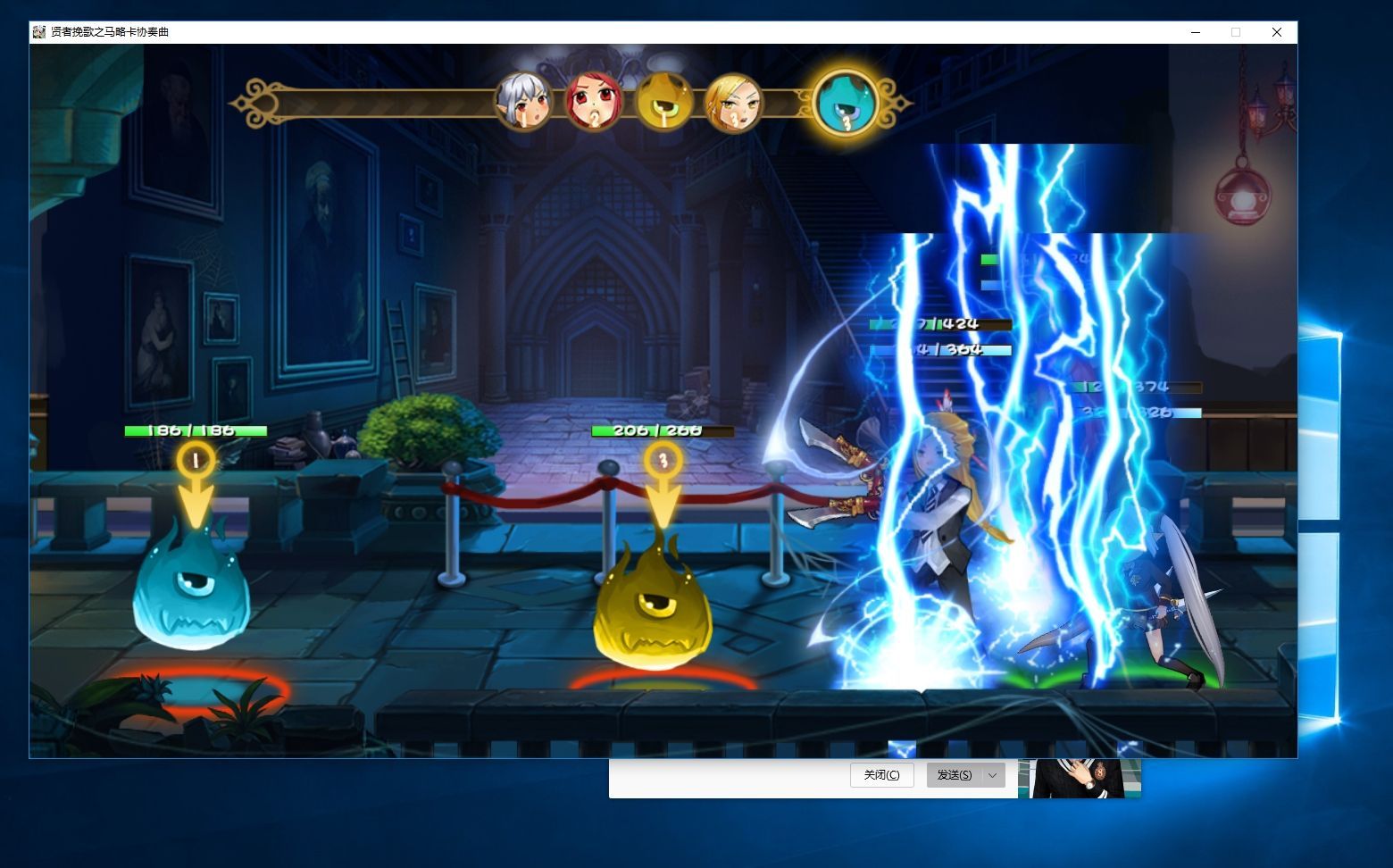1393x868 pixels.
Task: Click the highlighted teal slime turn portrait
Action: point(846,103)
